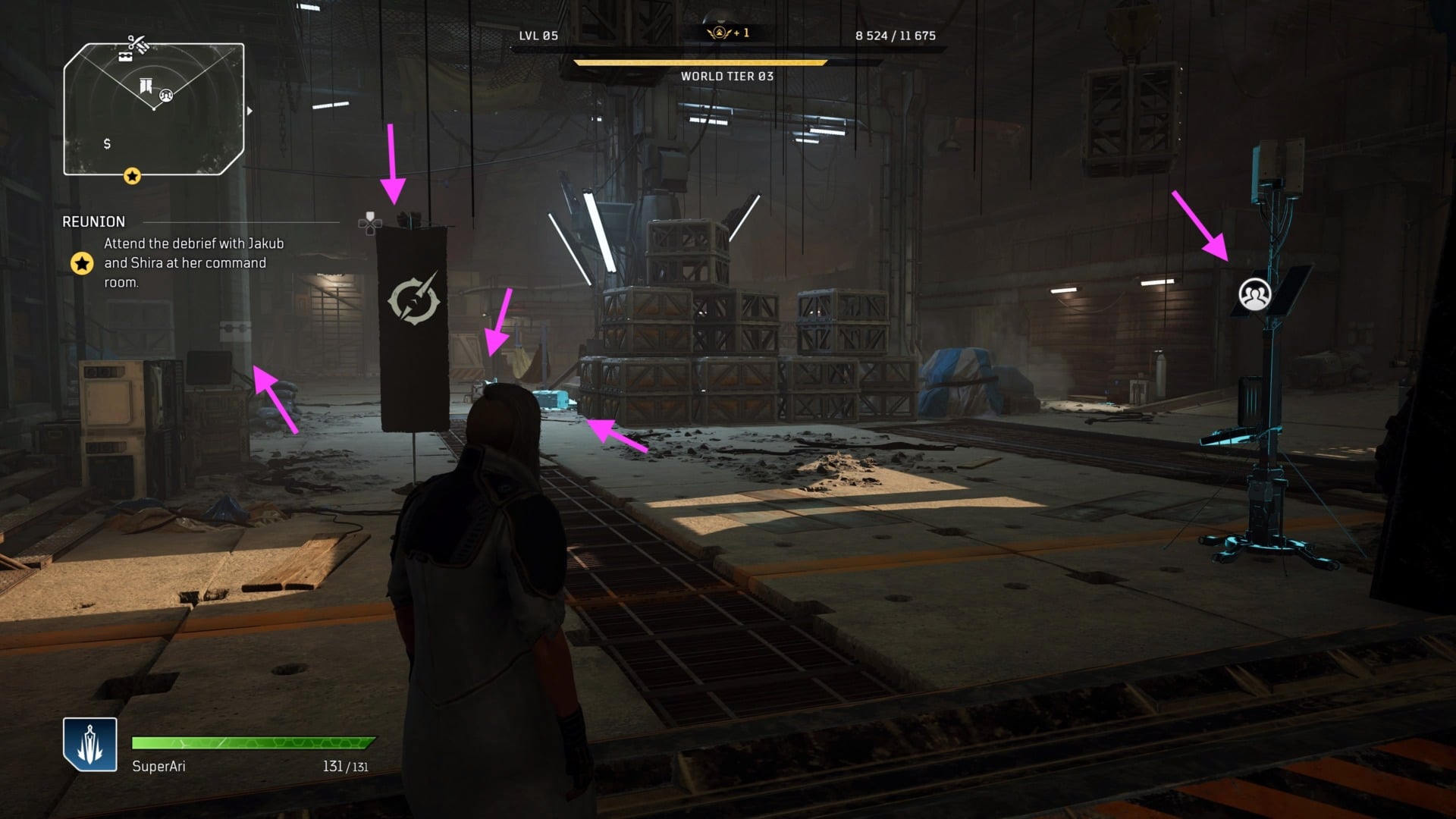Click the class emblem next to SuperAri
The height and width of the screenshot is (819, 1456).
coord(90,744)
